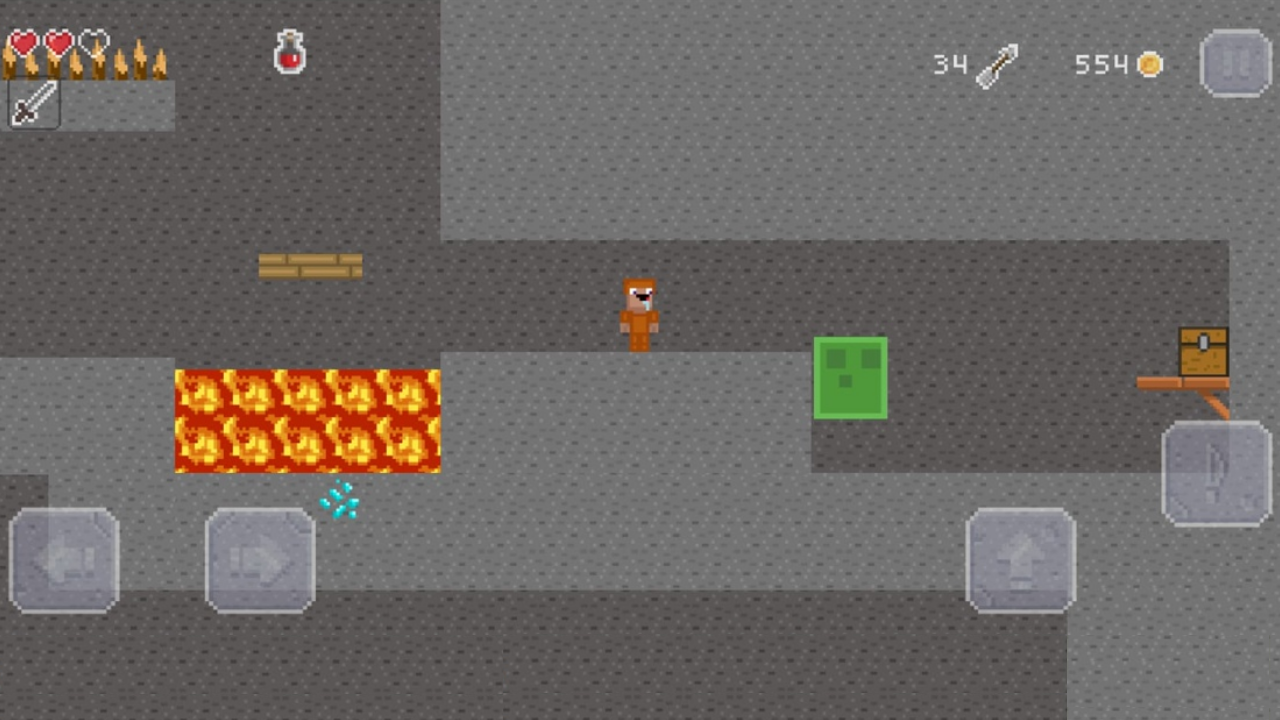
Task: Click the second full heart icon
Action: pos(57,44)
